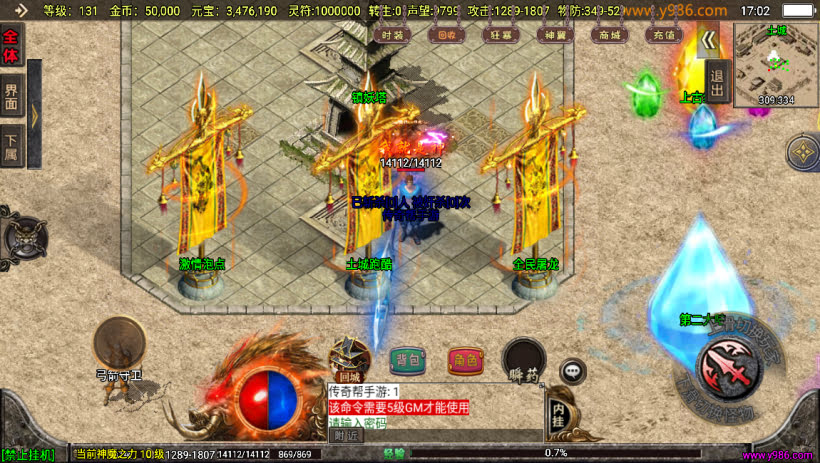Open the minimap of 土城
This screenshot has width=820, height=463.
tap(775, 64)
